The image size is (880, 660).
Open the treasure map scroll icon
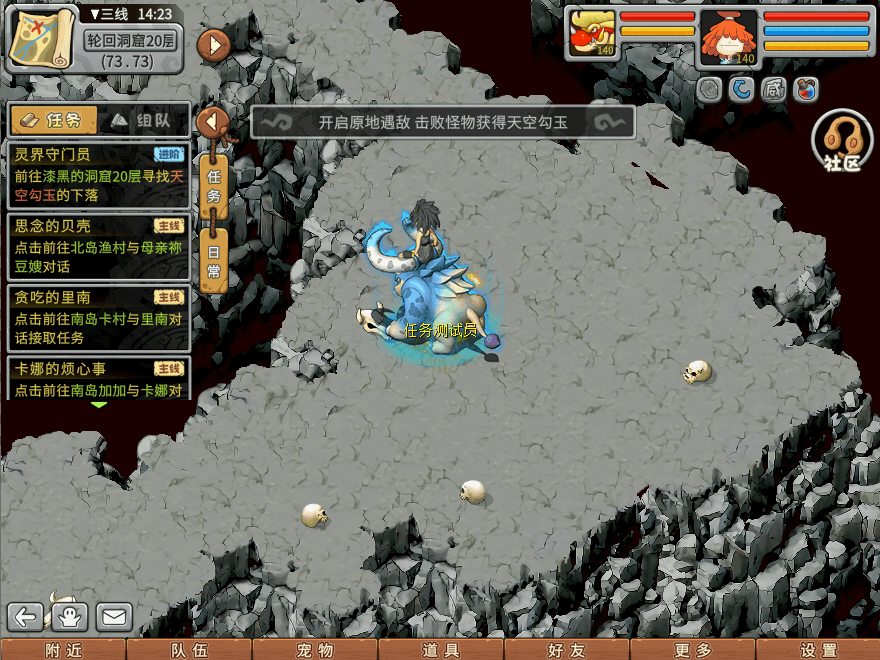point(43,39)
